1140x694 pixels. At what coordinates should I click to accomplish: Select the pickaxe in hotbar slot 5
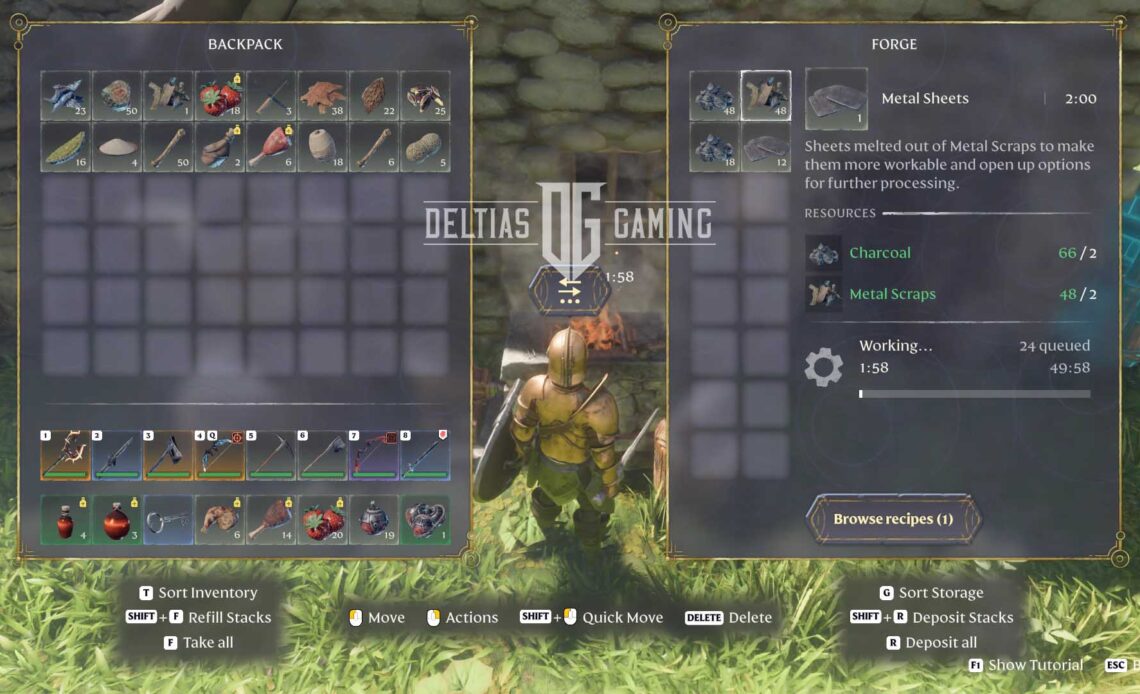[x=271, y=456]
